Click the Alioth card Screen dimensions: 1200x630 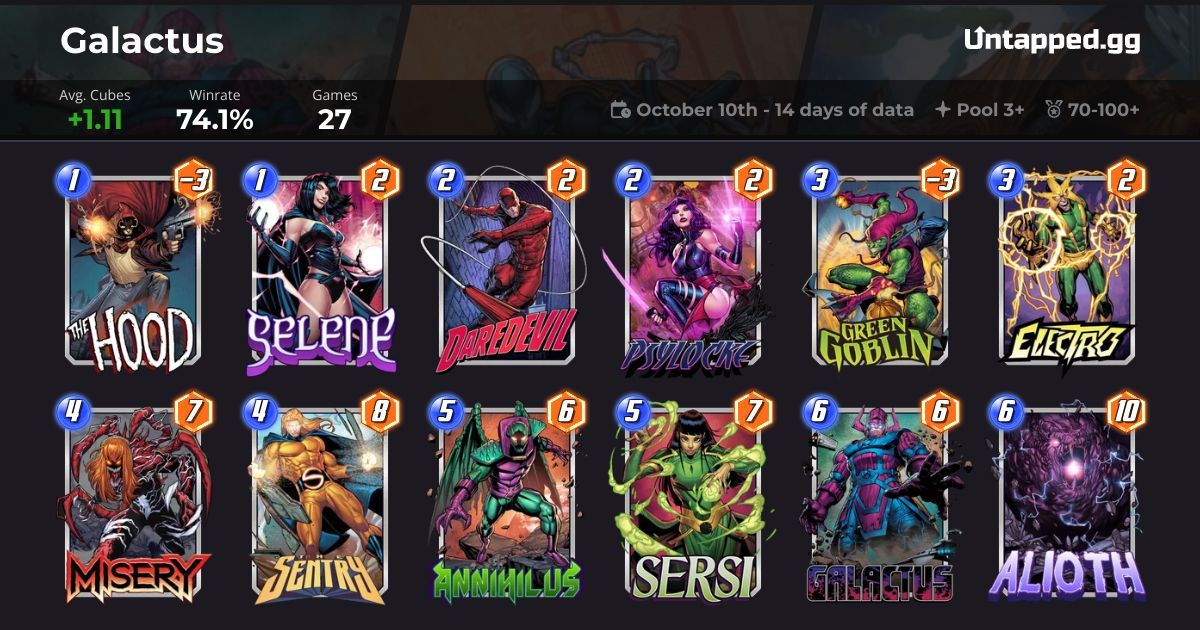[1066, 505]
